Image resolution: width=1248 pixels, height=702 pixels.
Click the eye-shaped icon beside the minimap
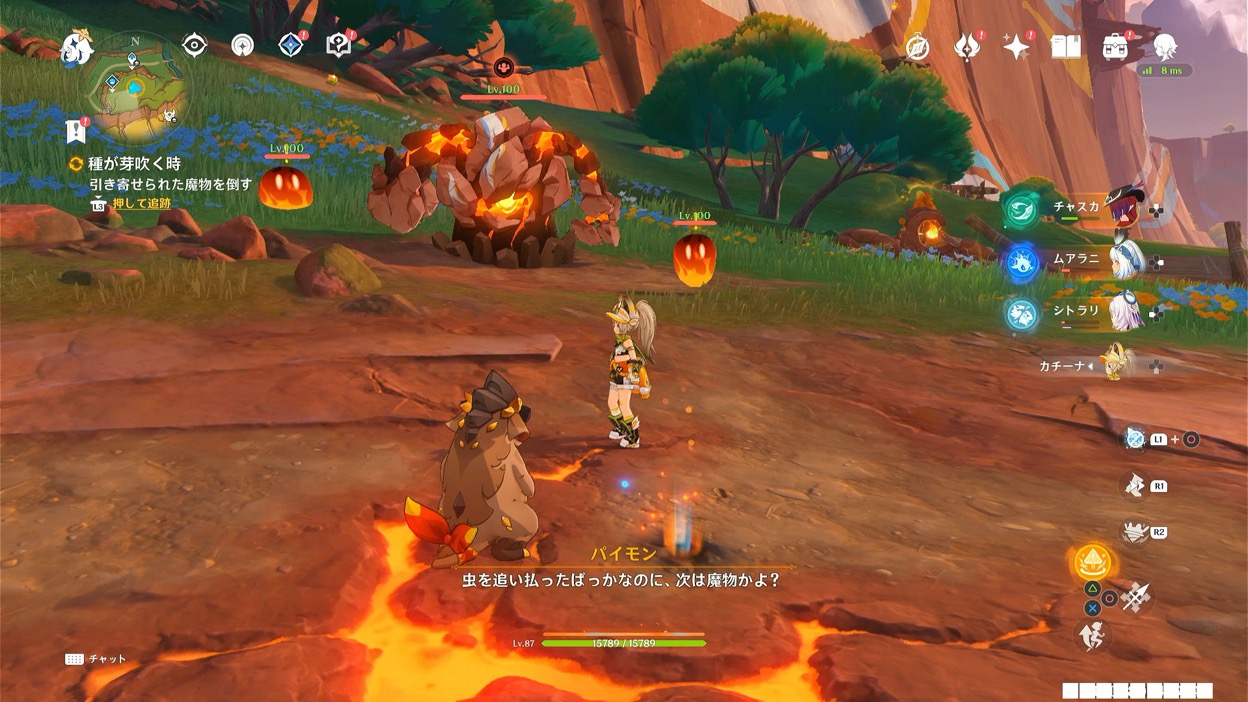pyautogui.click(x=194, y=46)
